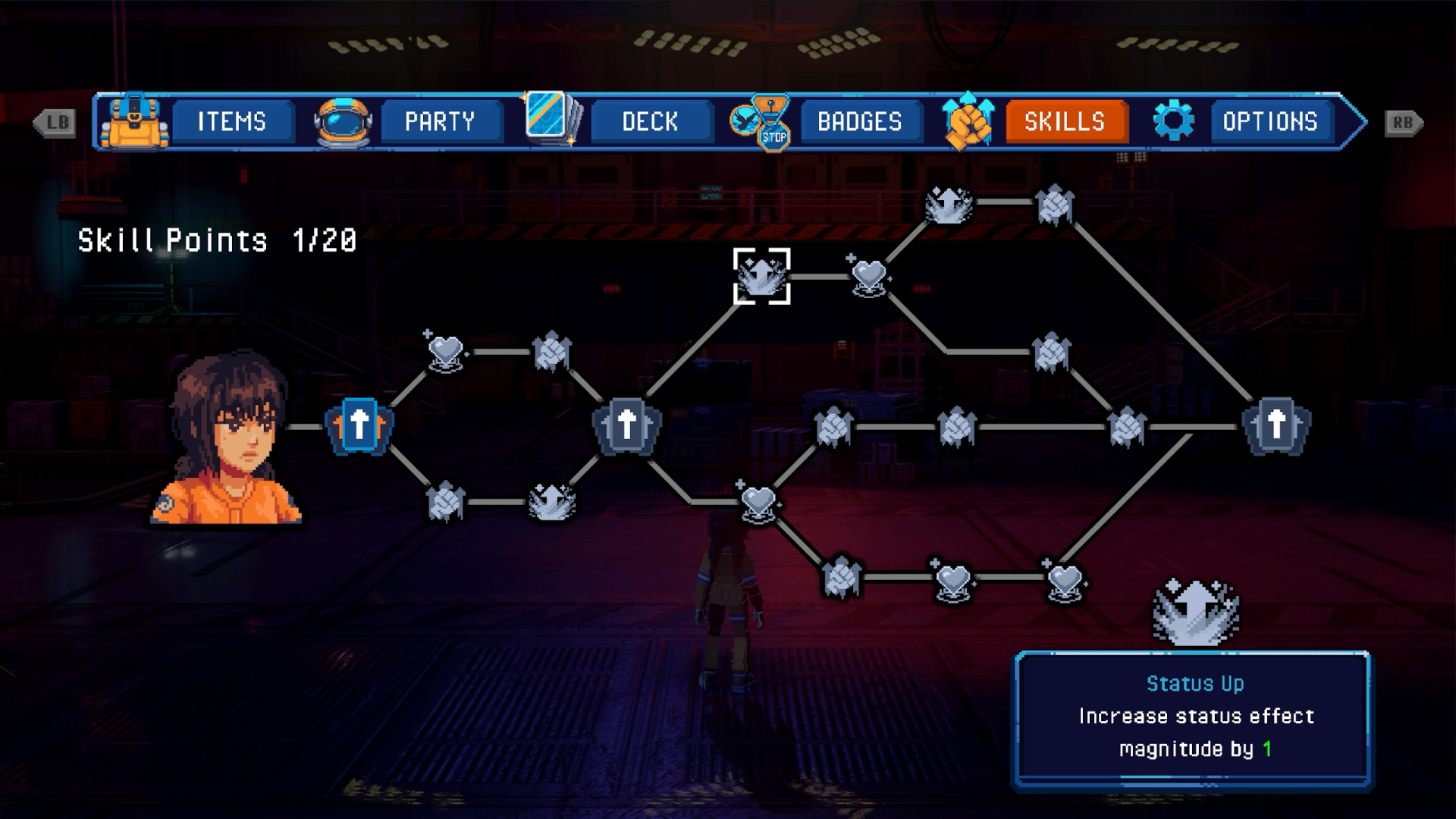This screenshot has width=1456, height=819.
Task: Select the bracketed Status Up skill node
Action: click(761, 276)
